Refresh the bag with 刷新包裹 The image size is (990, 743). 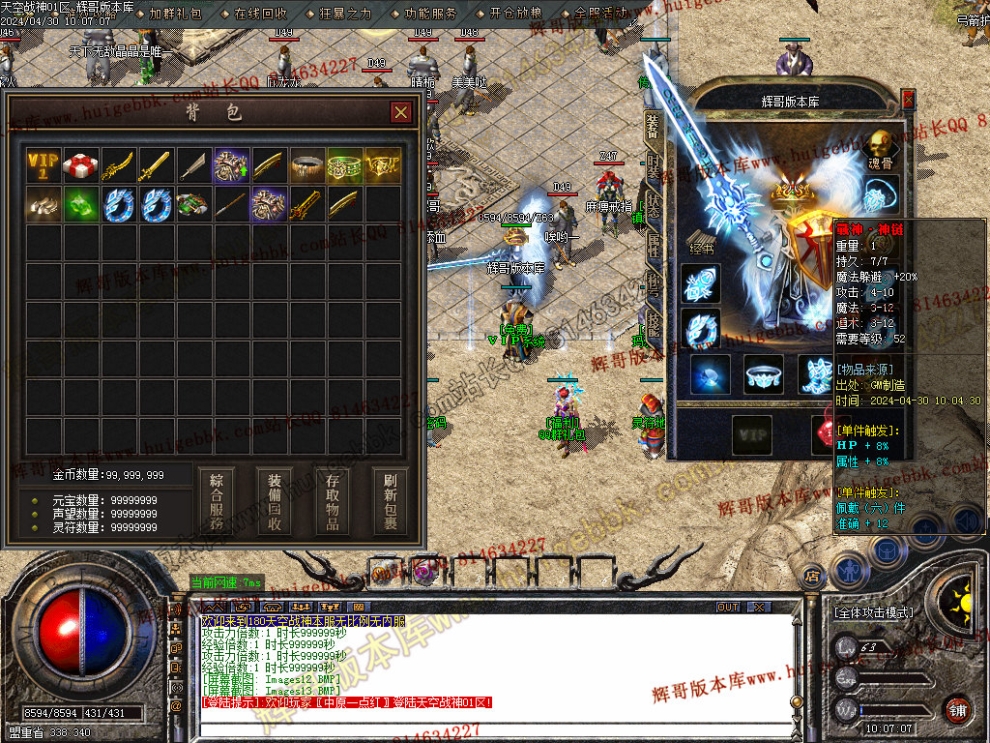tap(390, 501)
